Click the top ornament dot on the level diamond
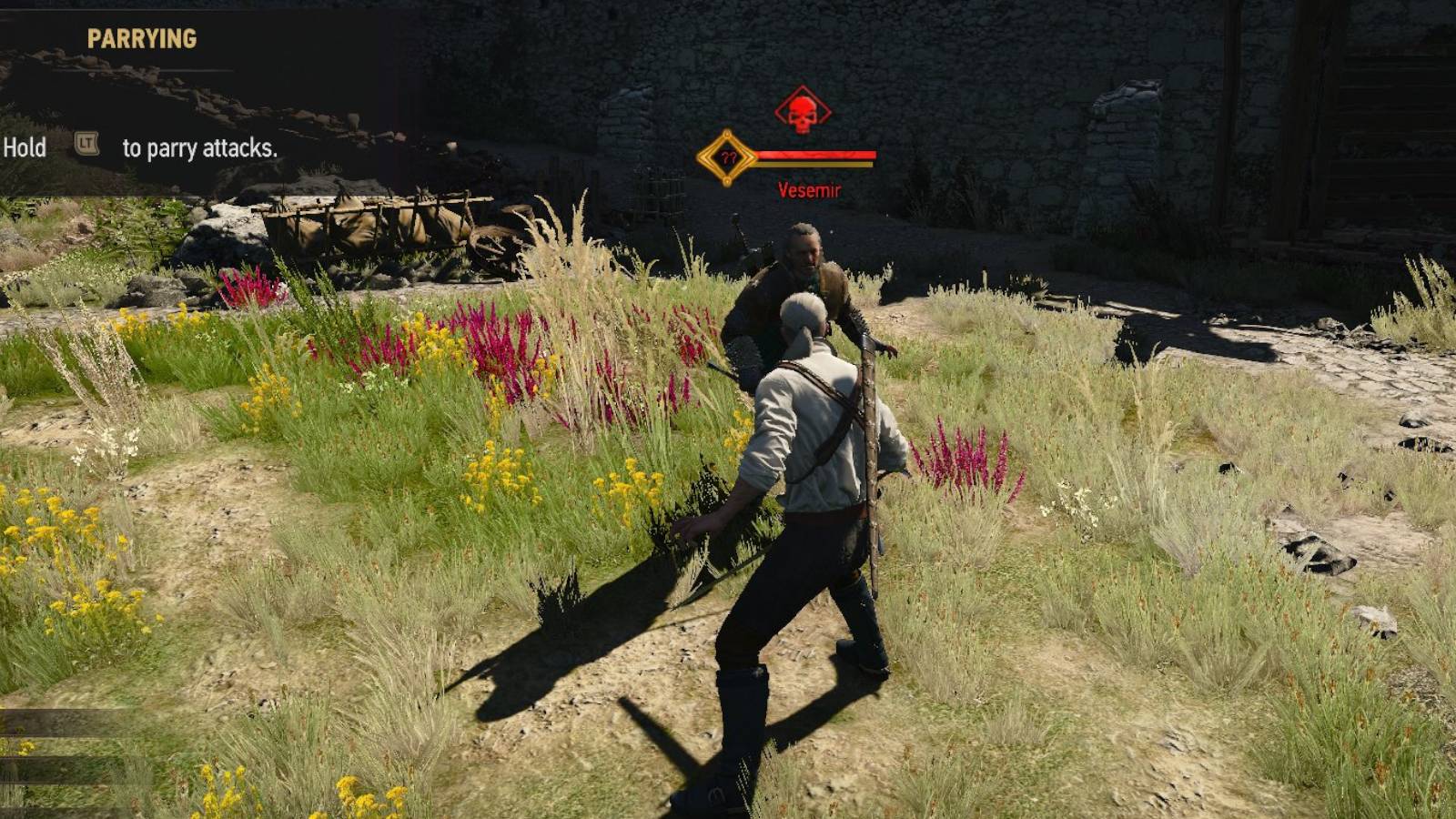The height and width of the screenshot is (819, 1456). pyautogui.click(x=727, y=135)
